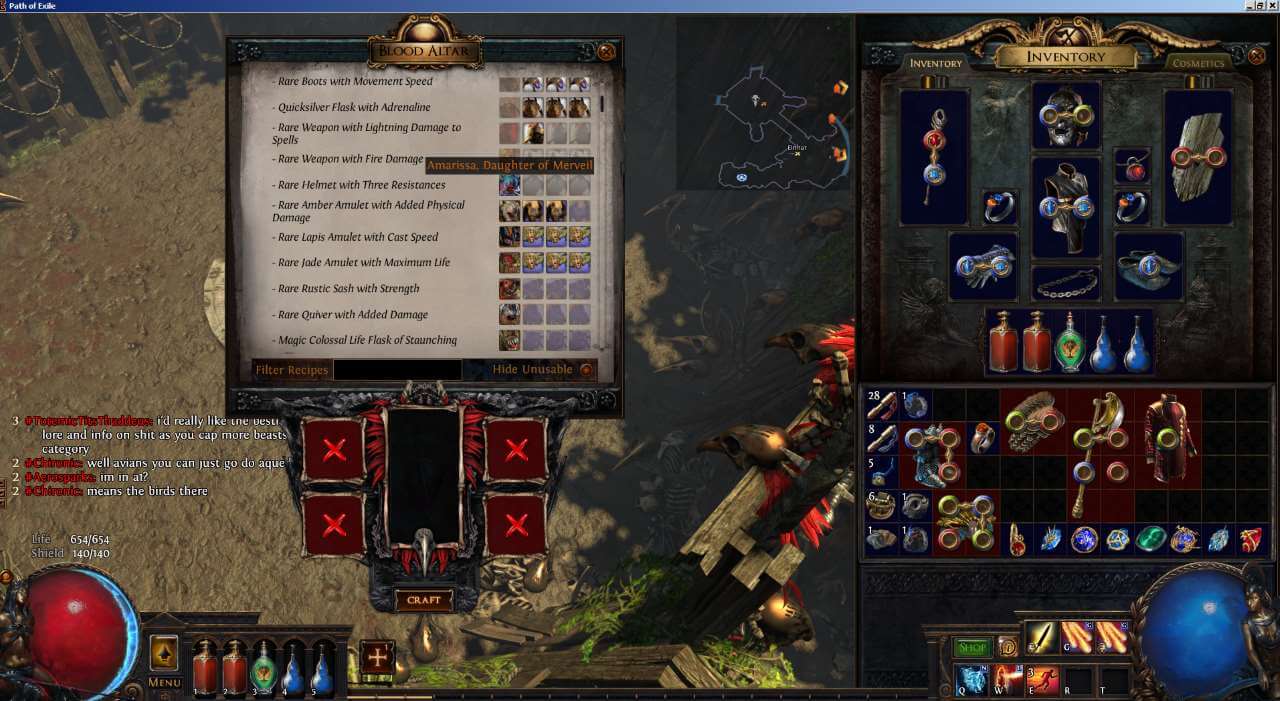Viewport: 1280px width, 701px height.
Task: Select the equipped belt slot
Action: (1066, 284)
